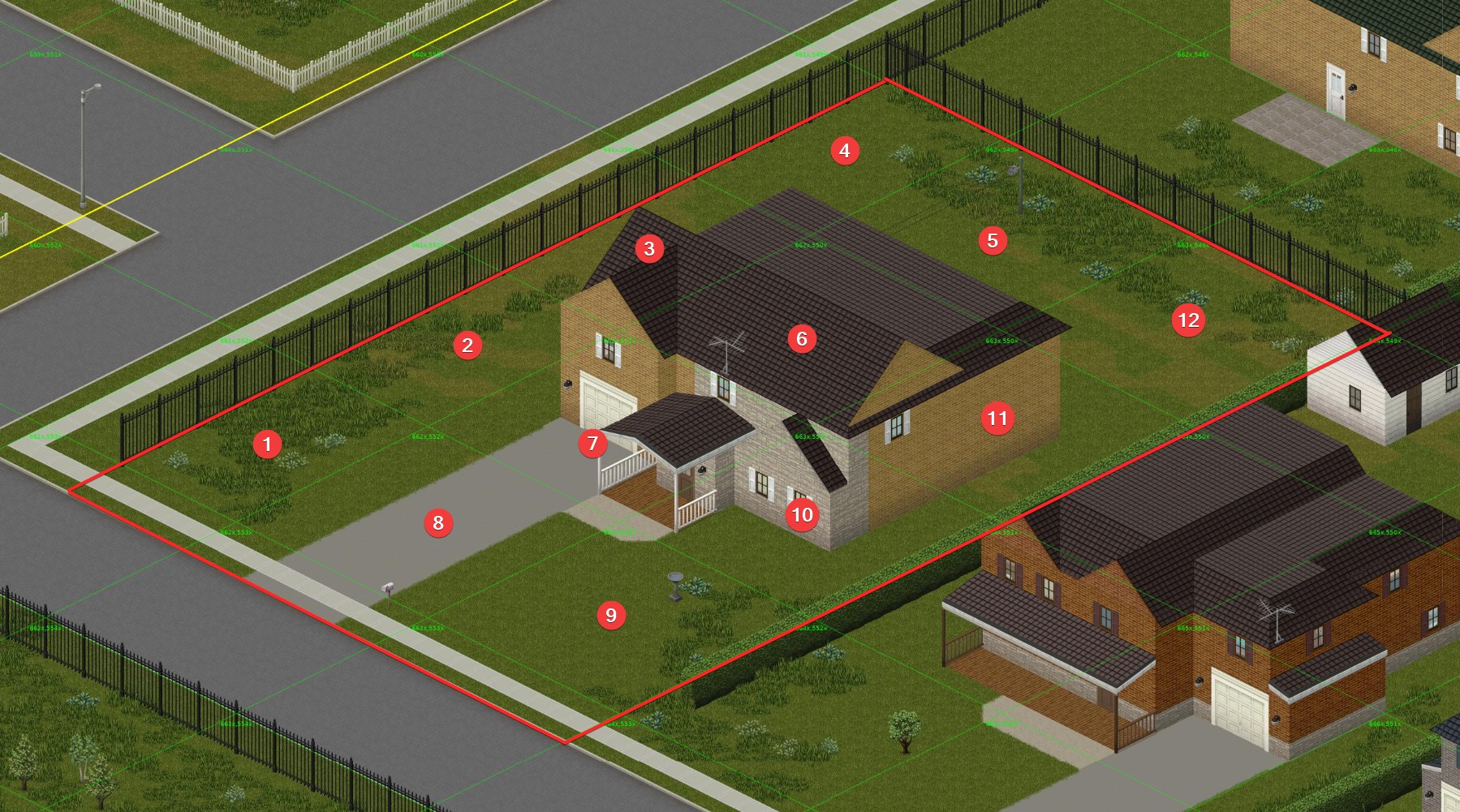Open map marker 12

coord(1188,320)
